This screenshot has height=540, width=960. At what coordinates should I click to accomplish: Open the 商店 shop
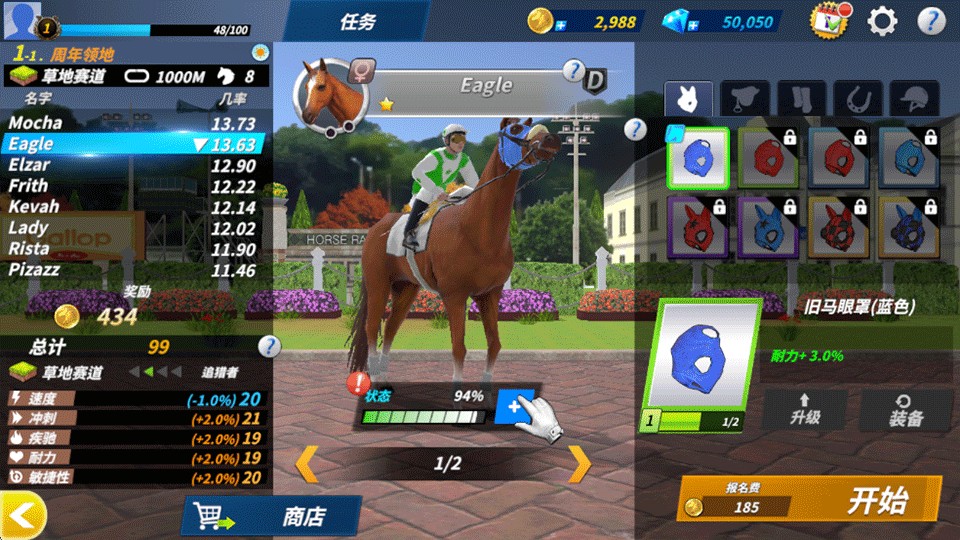point(272,516)
